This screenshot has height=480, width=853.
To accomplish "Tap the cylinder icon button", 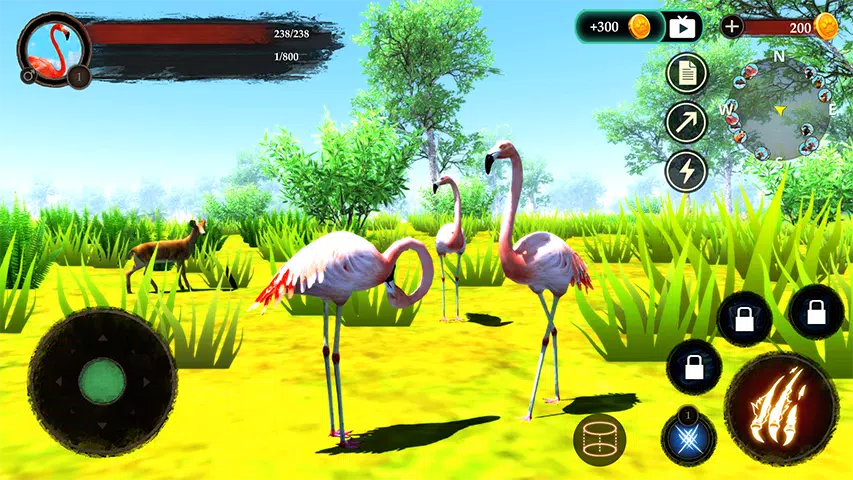I will coord(600,440).
